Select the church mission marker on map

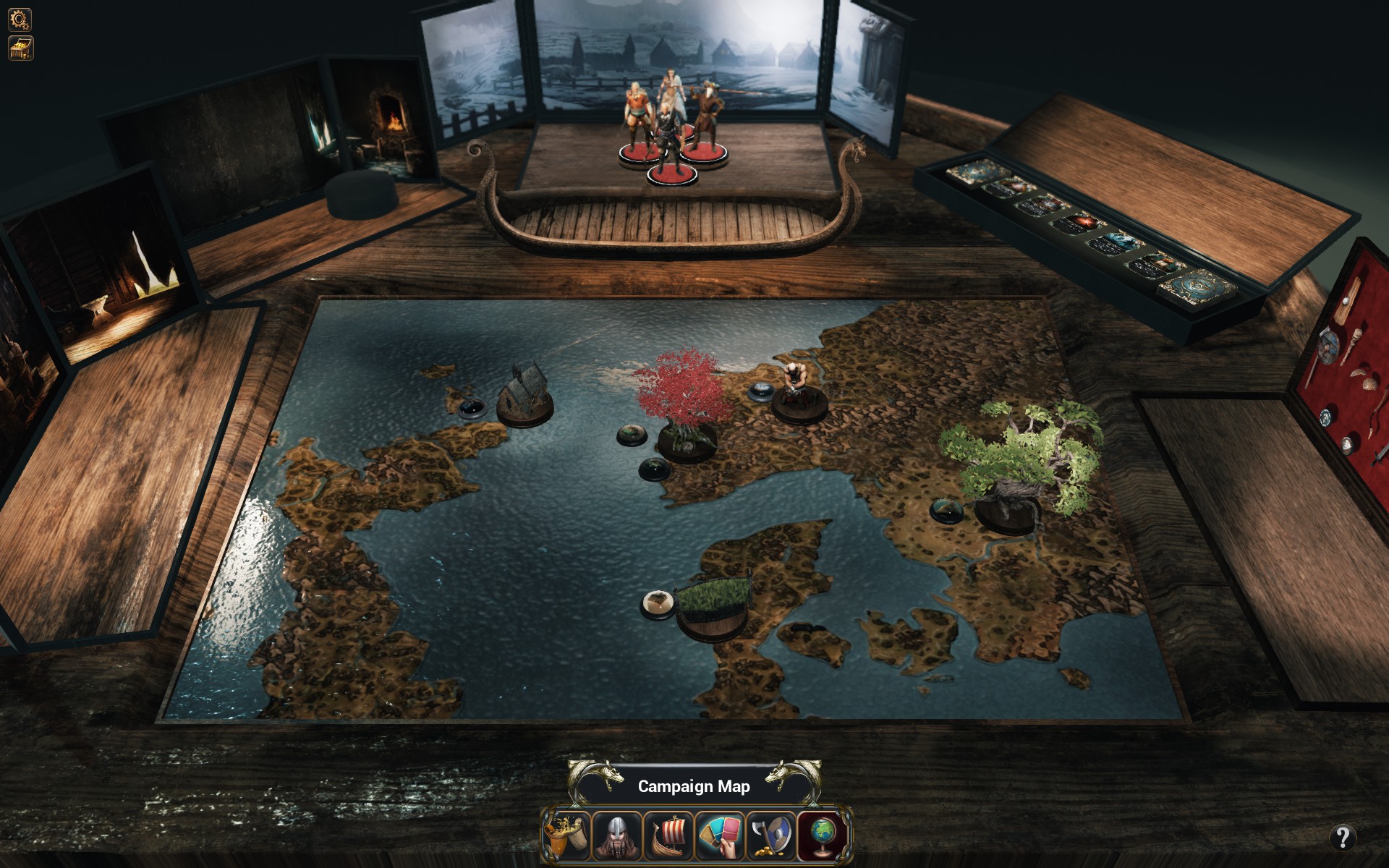click(x=524, y=396)
